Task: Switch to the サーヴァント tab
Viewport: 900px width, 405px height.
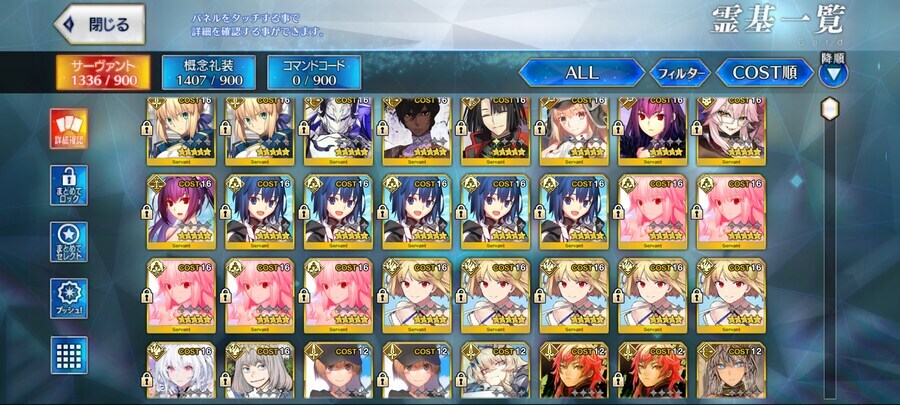Action: 103,72
